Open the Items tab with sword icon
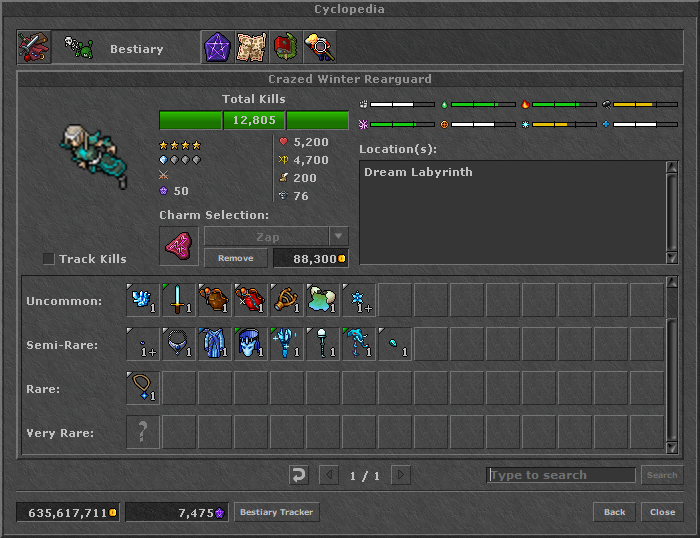 point(33,48)
